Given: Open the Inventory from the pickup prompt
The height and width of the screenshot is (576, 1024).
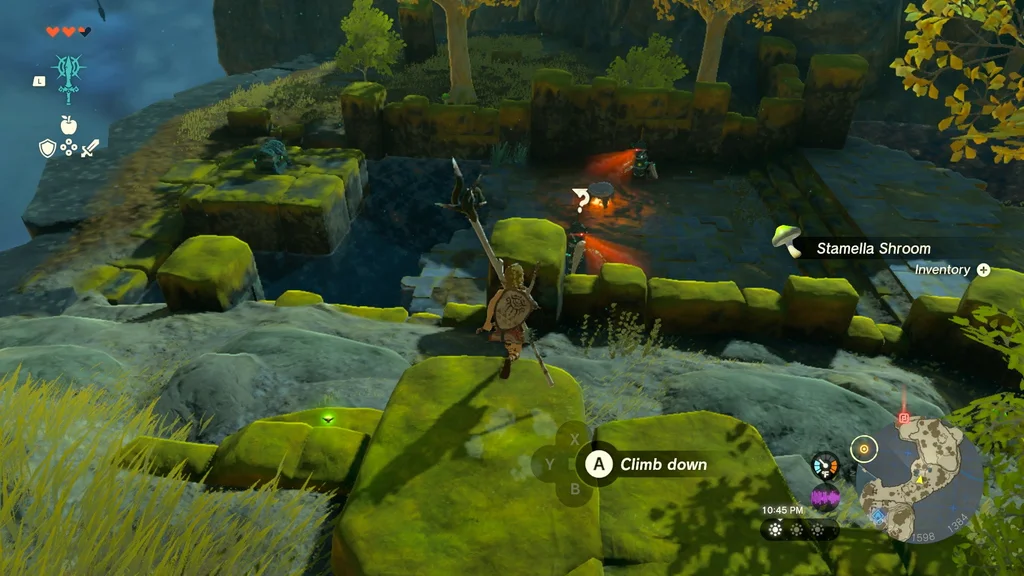Looking at the screenshot, I should [x=952, y=270].
